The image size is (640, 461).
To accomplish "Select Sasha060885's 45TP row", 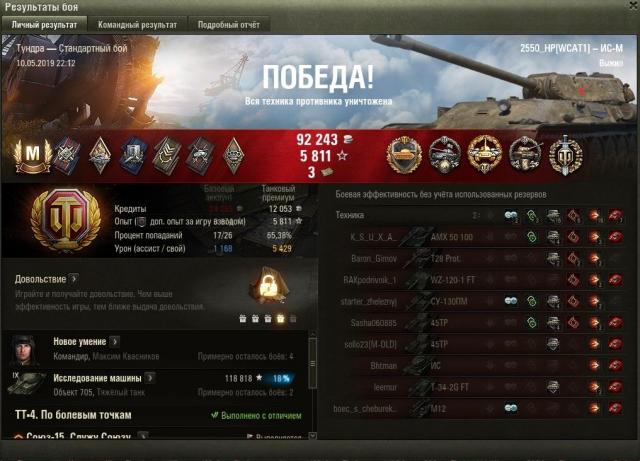I will pos(480,322).
